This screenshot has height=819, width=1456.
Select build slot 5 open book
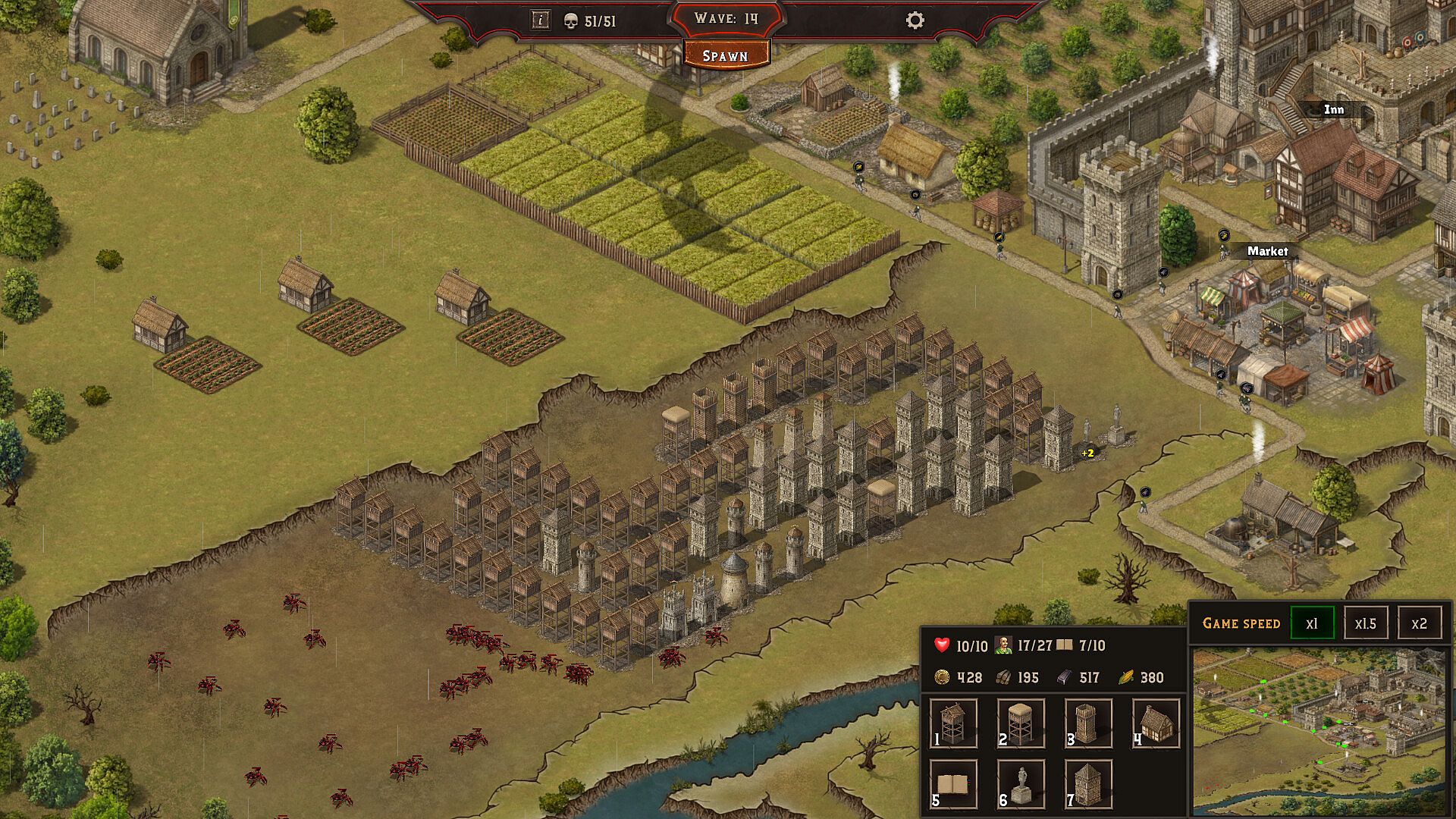point(953,784)
